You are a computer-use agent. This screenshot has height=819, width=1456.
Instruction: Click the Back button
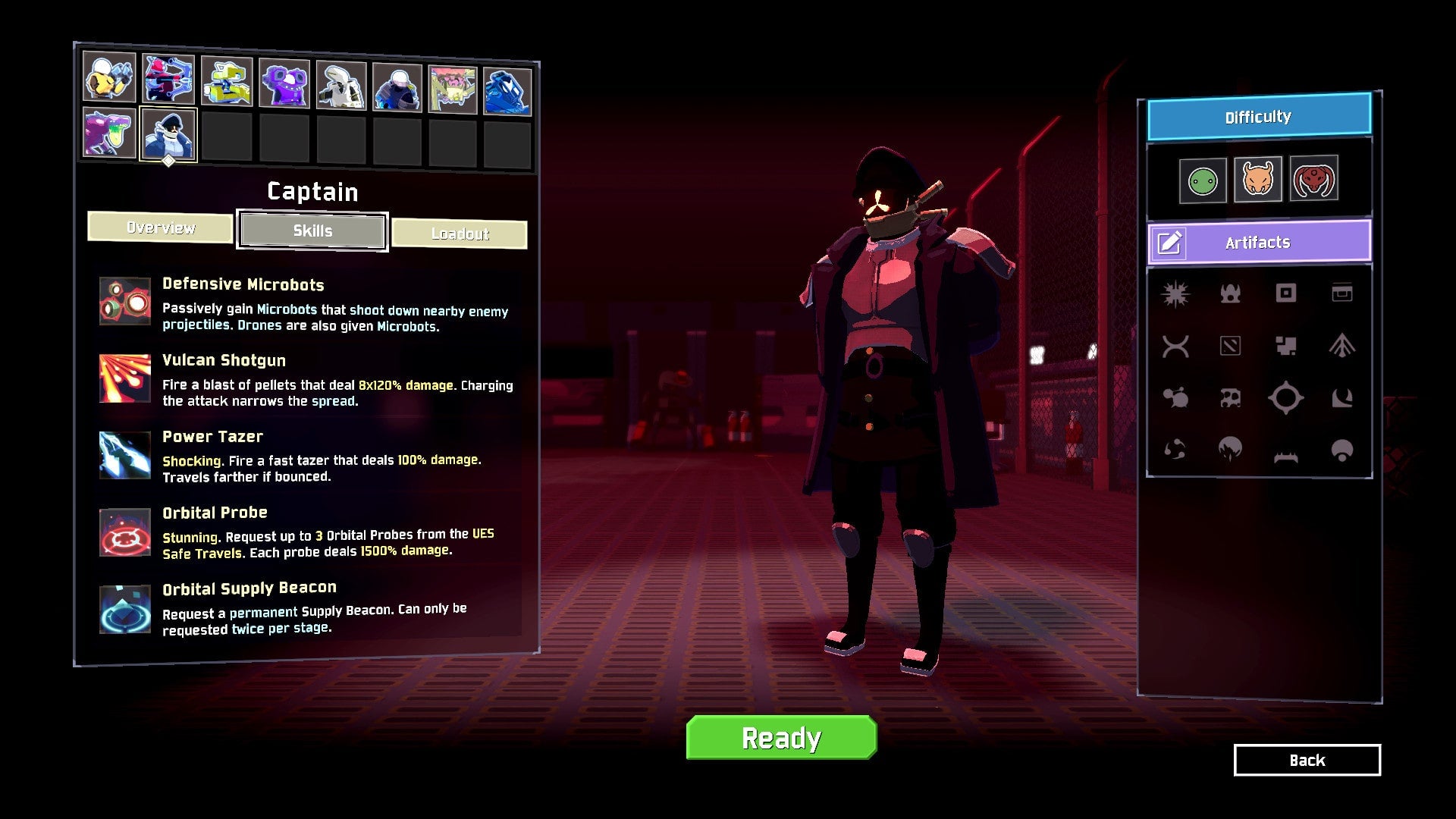1306,760
